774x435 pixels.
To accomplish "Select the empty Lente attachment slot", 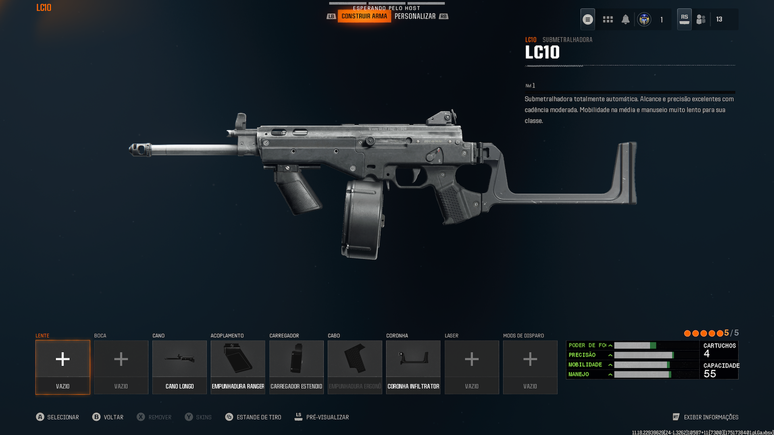I will click(x=63, y=366).
